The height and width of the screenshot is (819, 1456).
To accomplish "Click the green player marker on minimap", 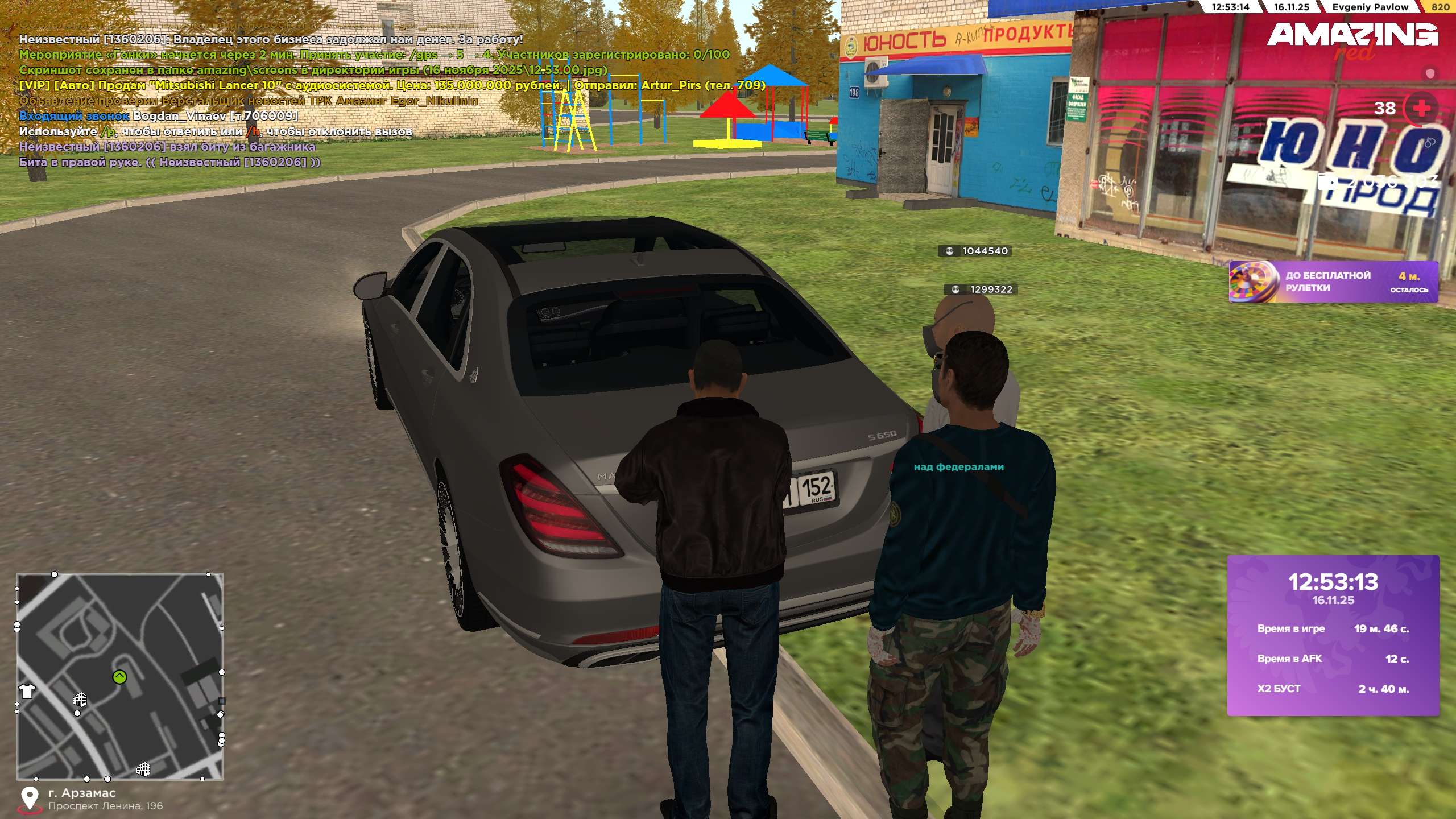I will click(x=119, y=677).
